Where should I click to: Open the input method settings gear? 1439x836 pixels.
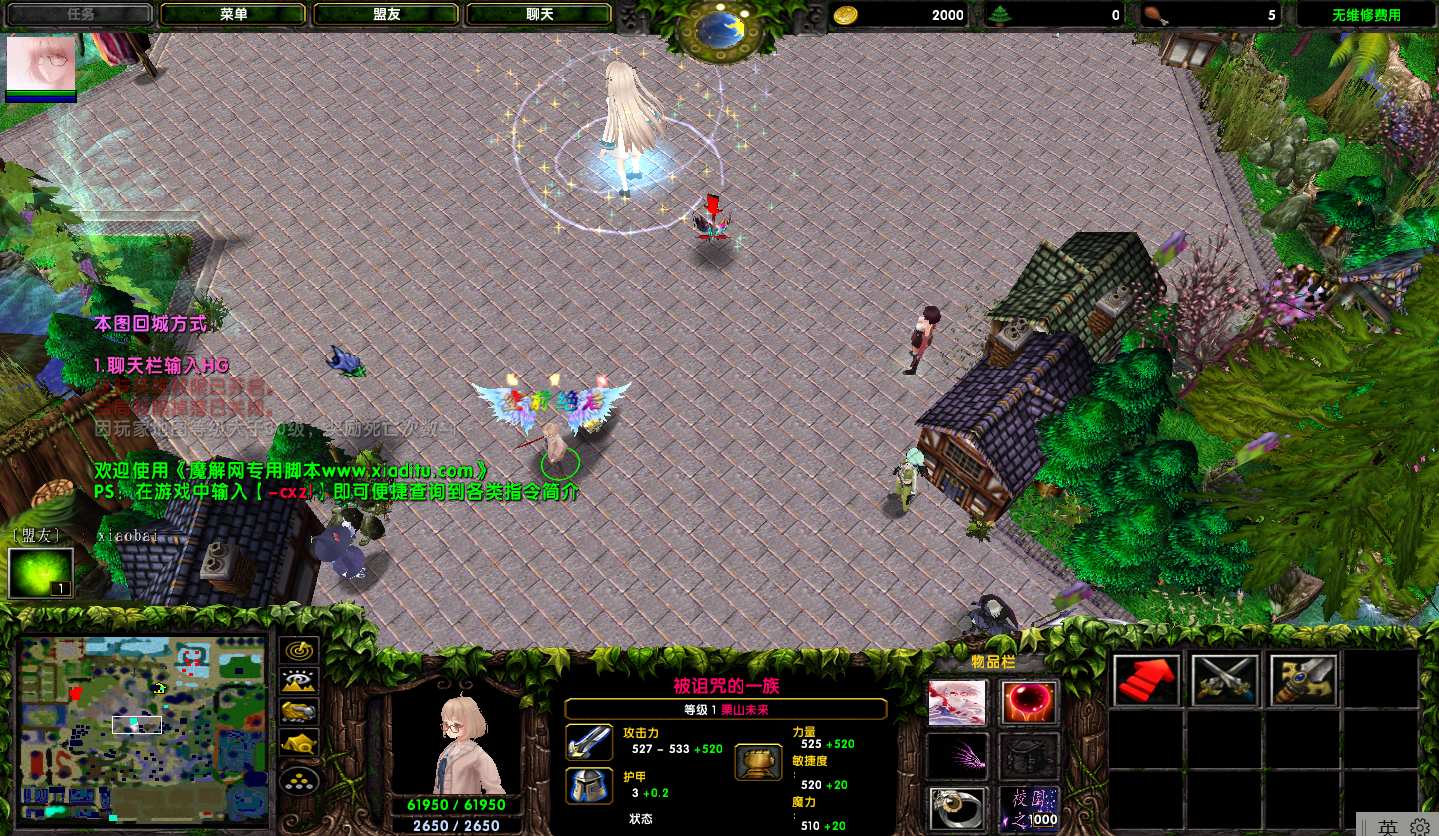(x=1419, y=827)
